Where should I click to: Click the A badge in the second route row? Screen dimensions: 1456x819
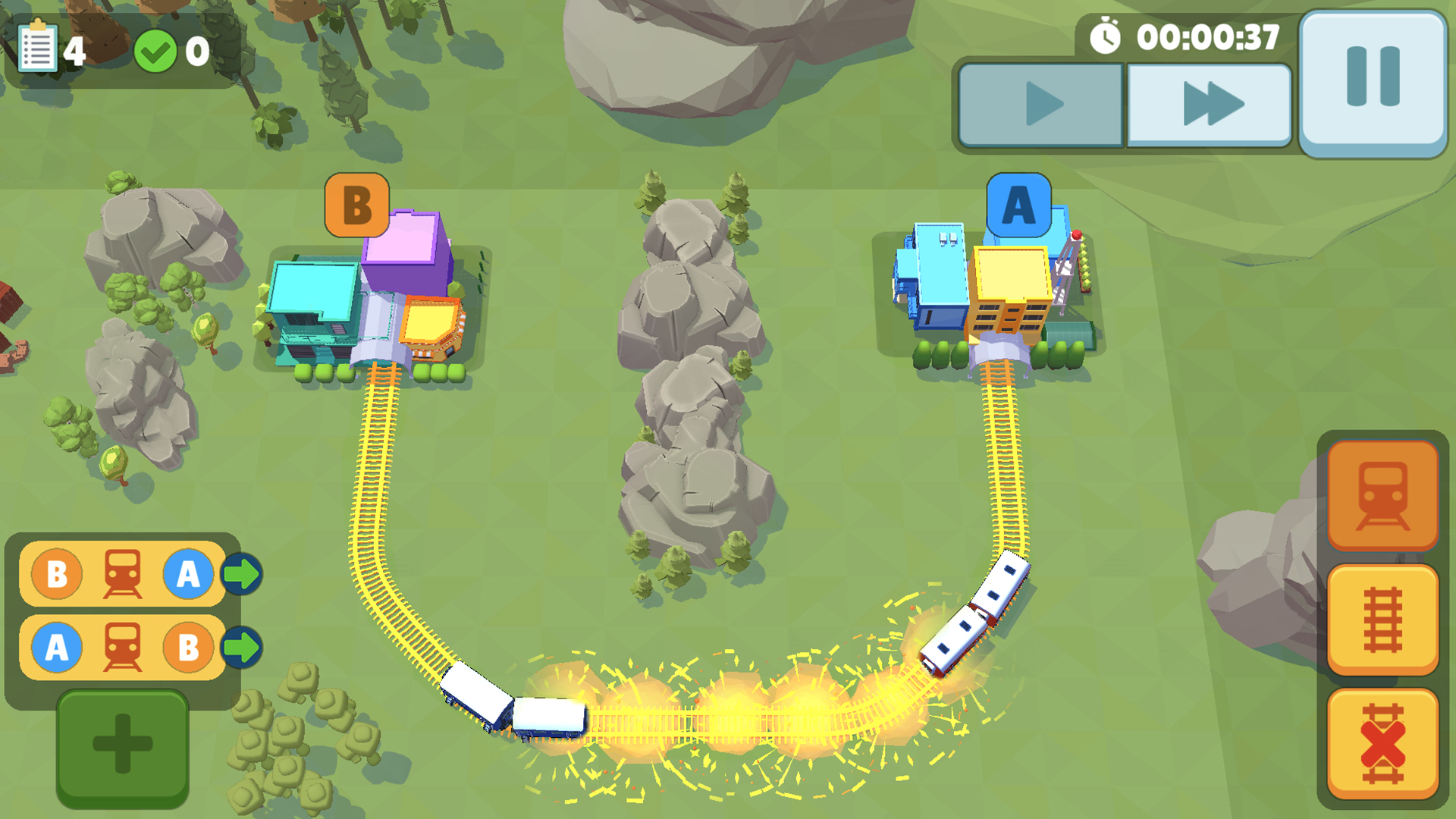55,646
